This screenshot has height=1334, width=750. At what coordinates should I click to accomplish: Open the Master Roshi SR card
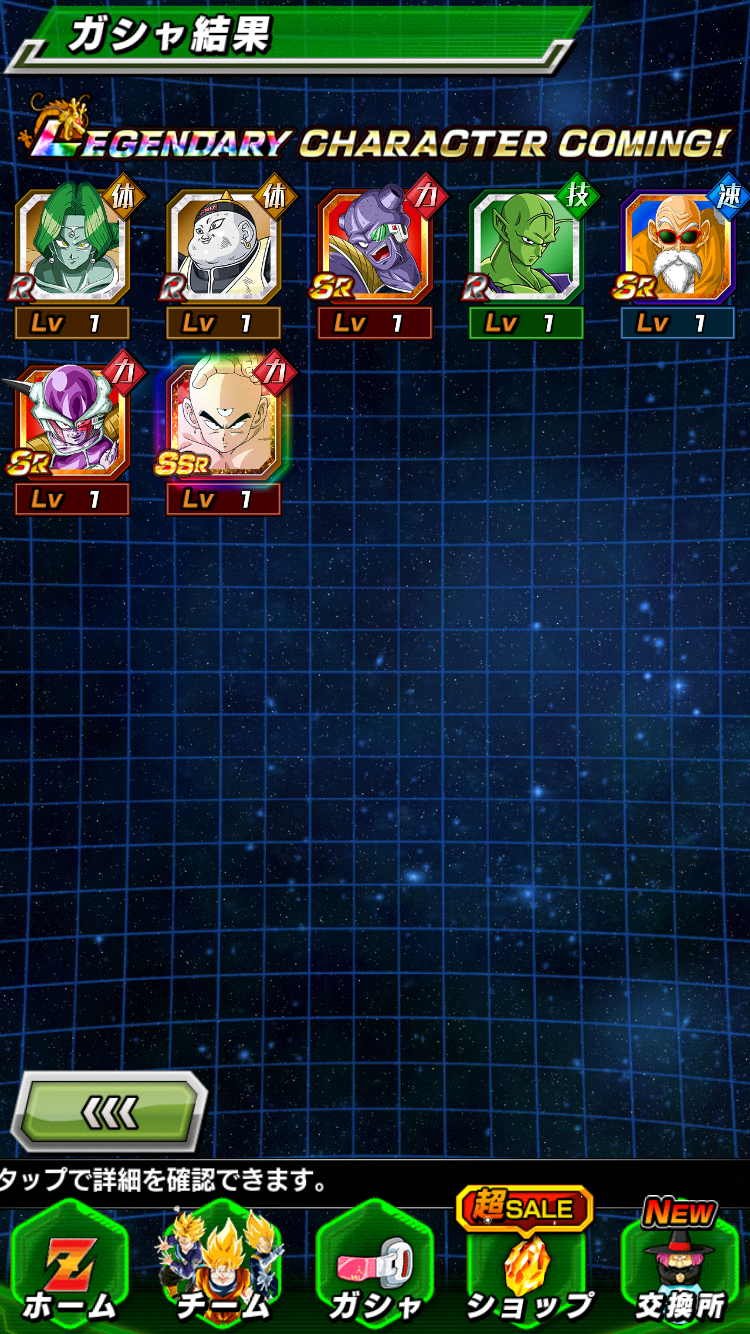coord(678,247)
